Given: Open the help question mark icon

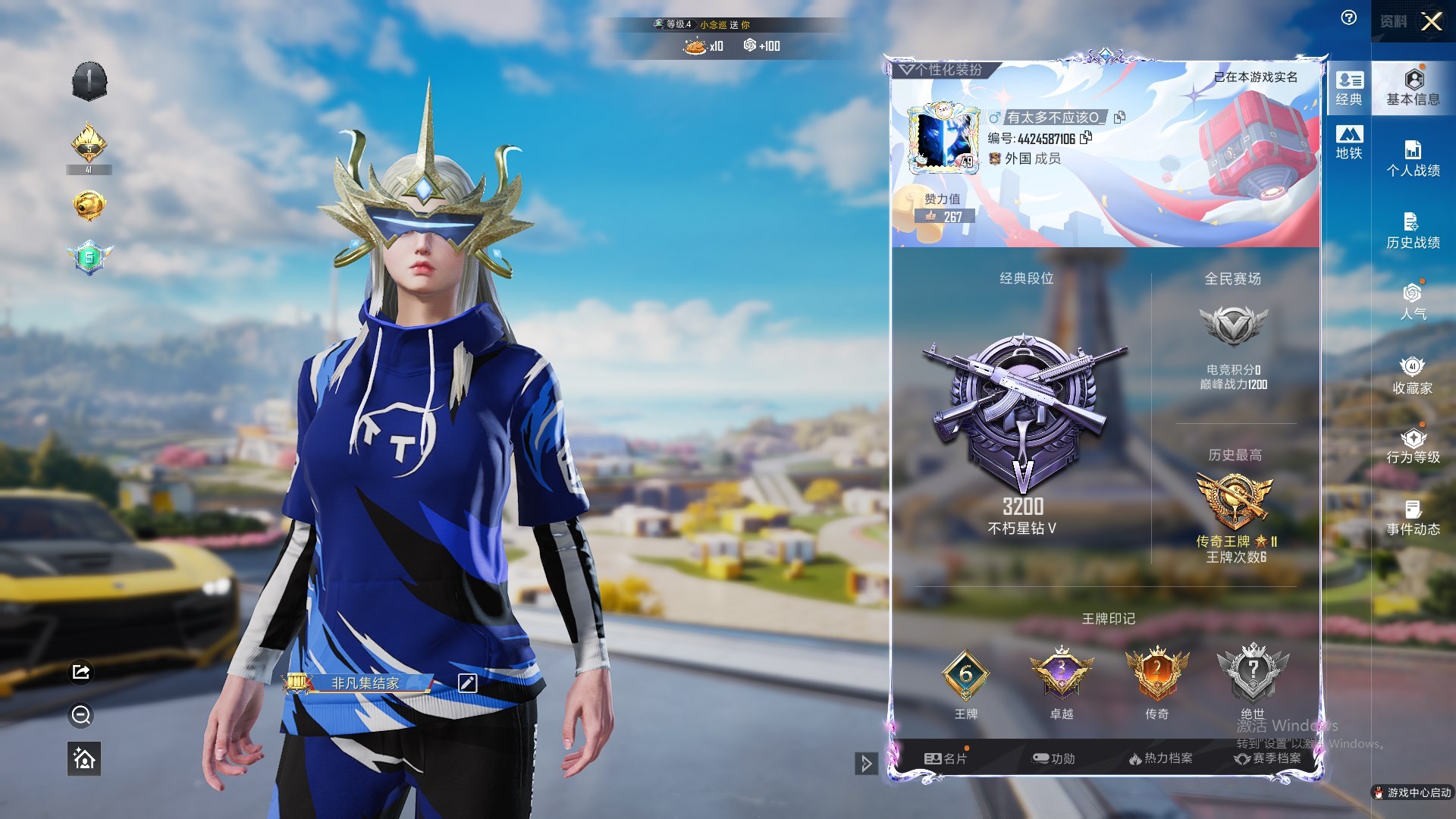Looking at the screenshot, I should 1348,18.
